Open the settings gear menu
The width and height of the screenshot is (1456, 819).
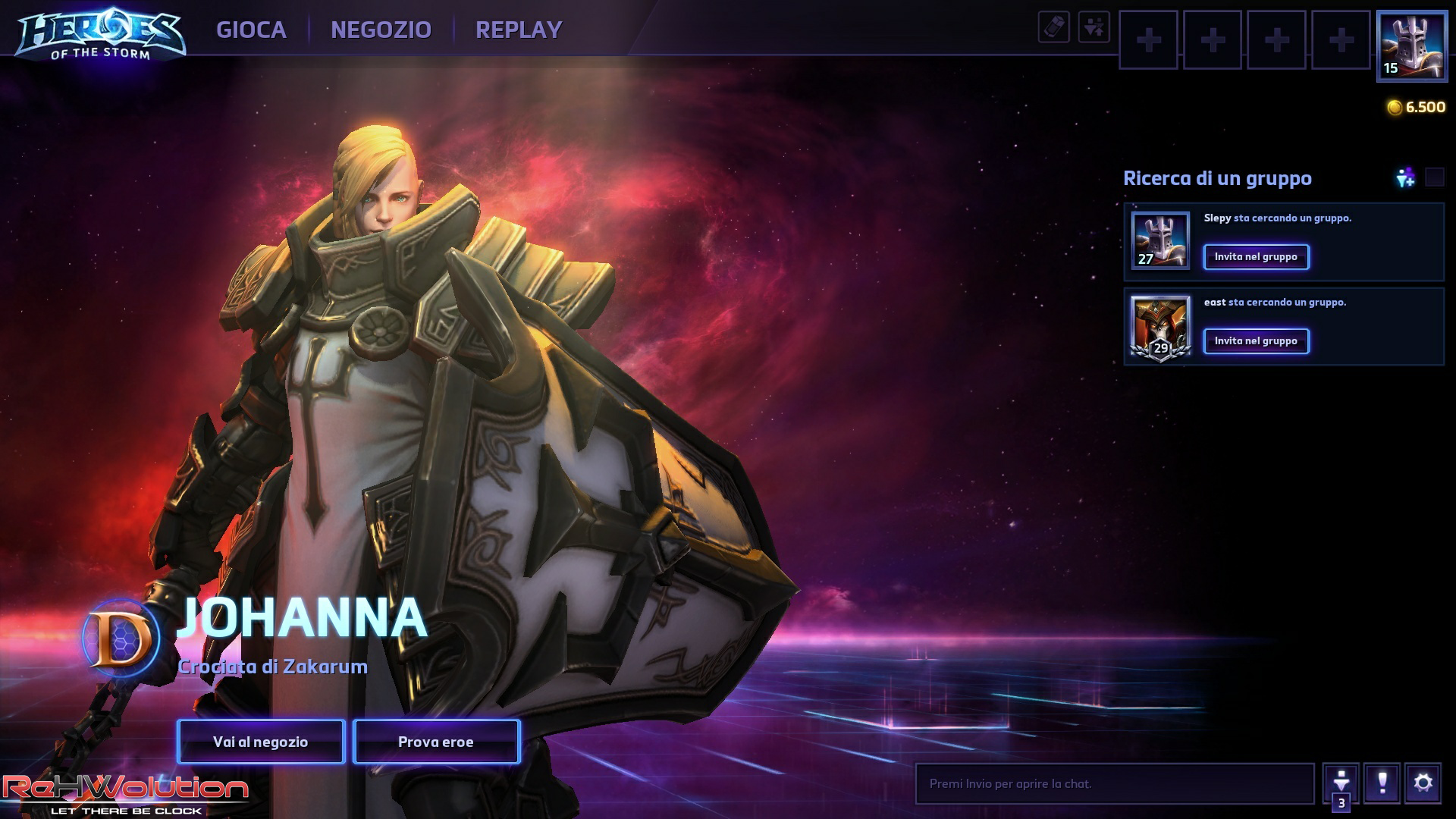point(1423,783)
